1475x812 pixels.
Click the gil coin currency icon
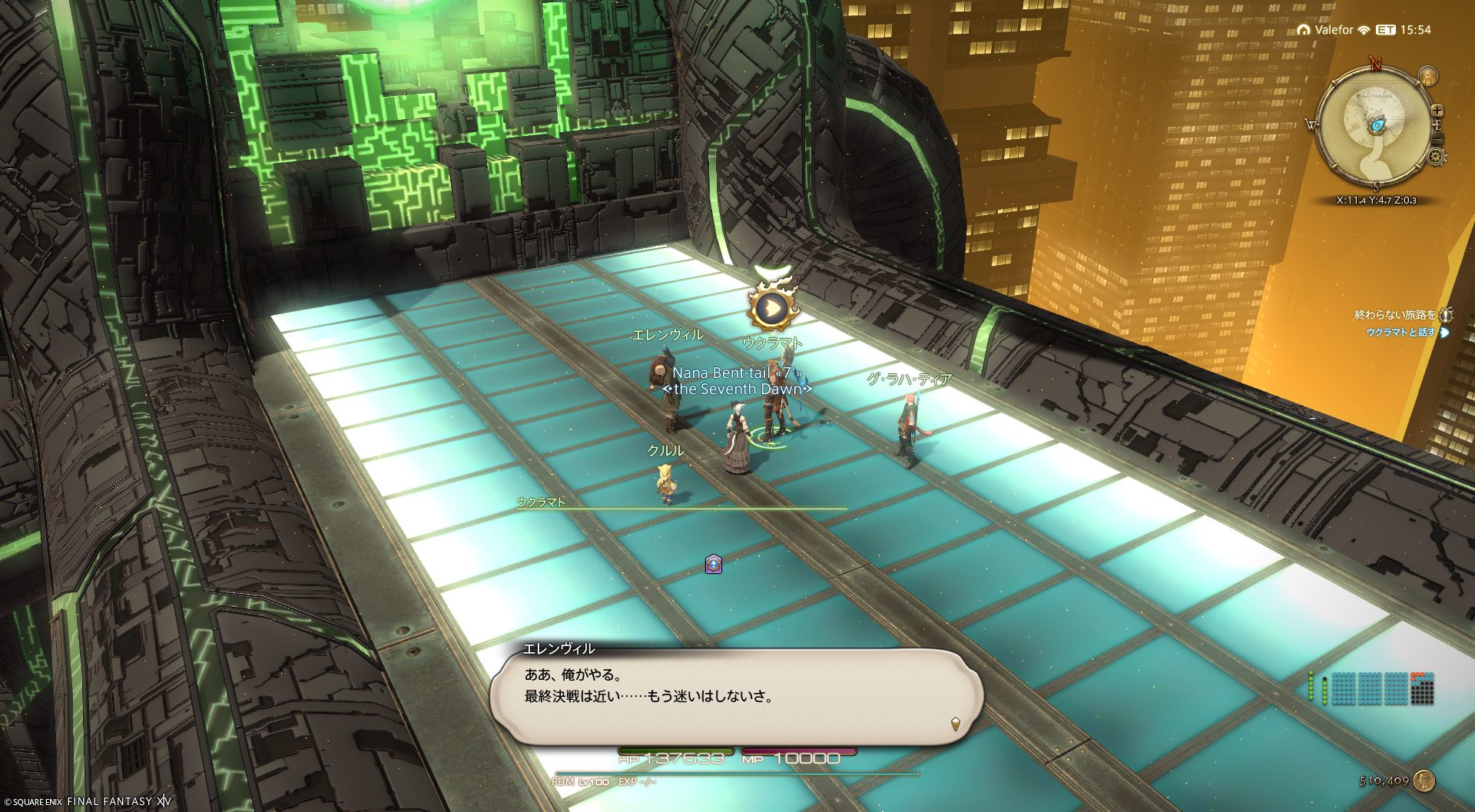click(1424, 781)
